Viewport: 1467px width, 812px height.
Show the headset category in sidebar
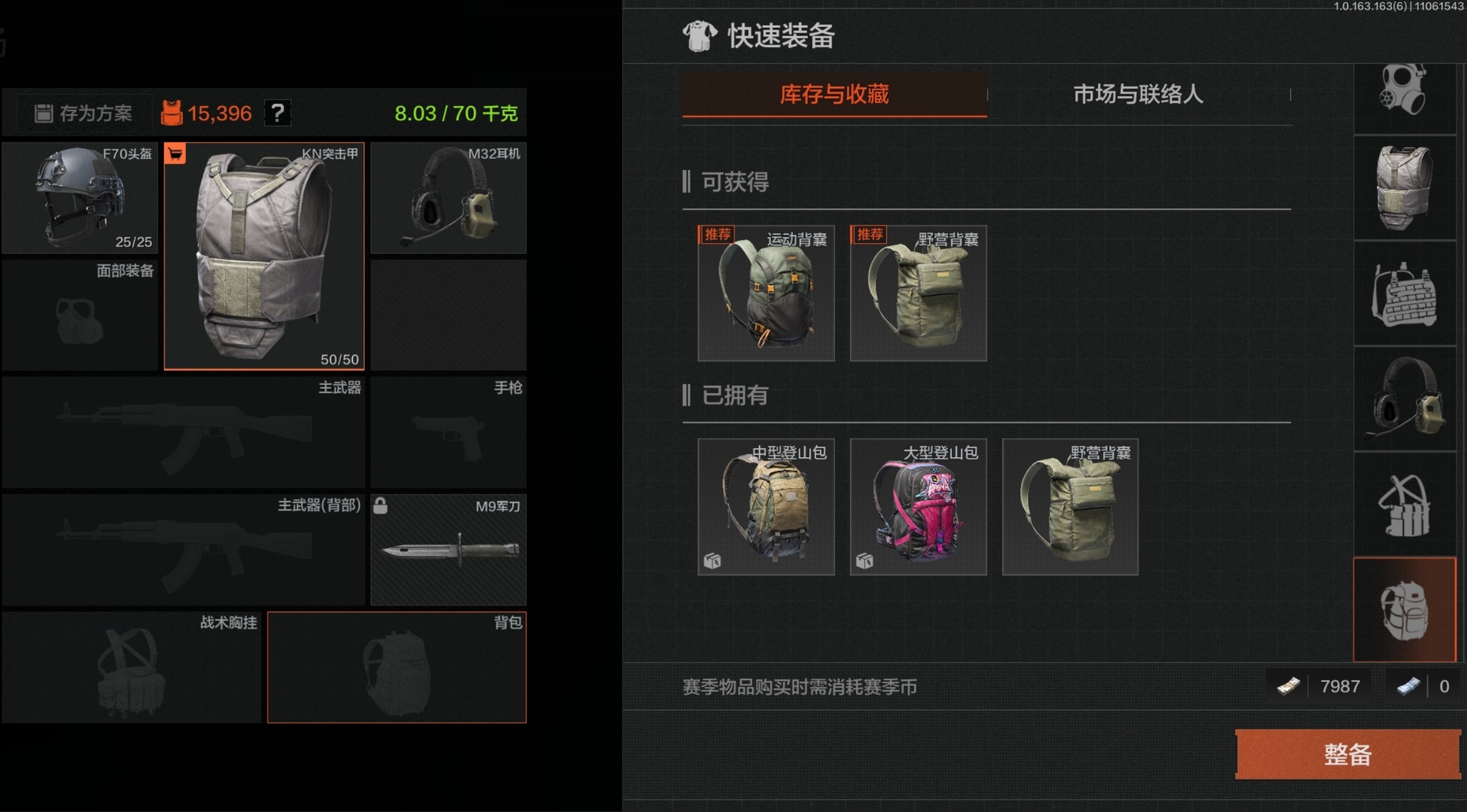1405,398
